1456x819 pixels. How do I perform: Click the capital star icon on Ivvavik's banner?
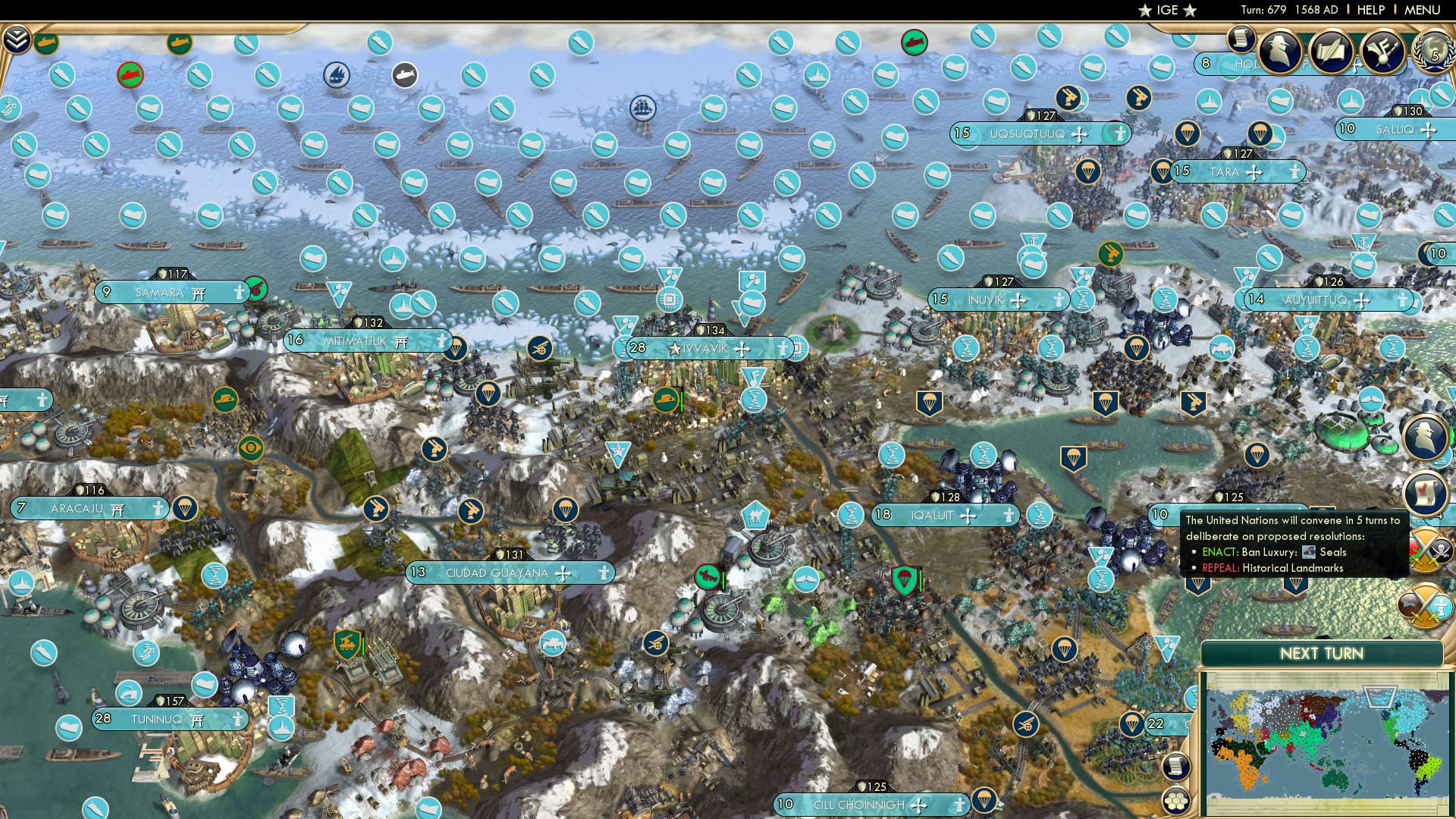673,350
